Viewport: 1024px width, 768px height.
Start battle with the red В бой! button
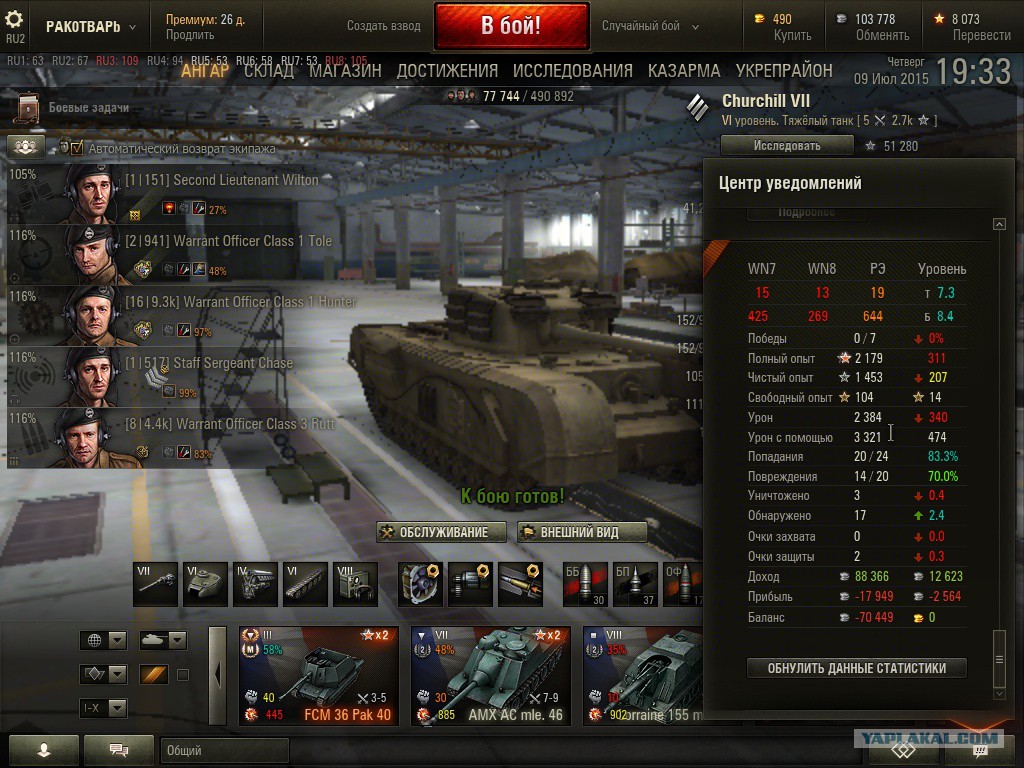click(510, 26)
